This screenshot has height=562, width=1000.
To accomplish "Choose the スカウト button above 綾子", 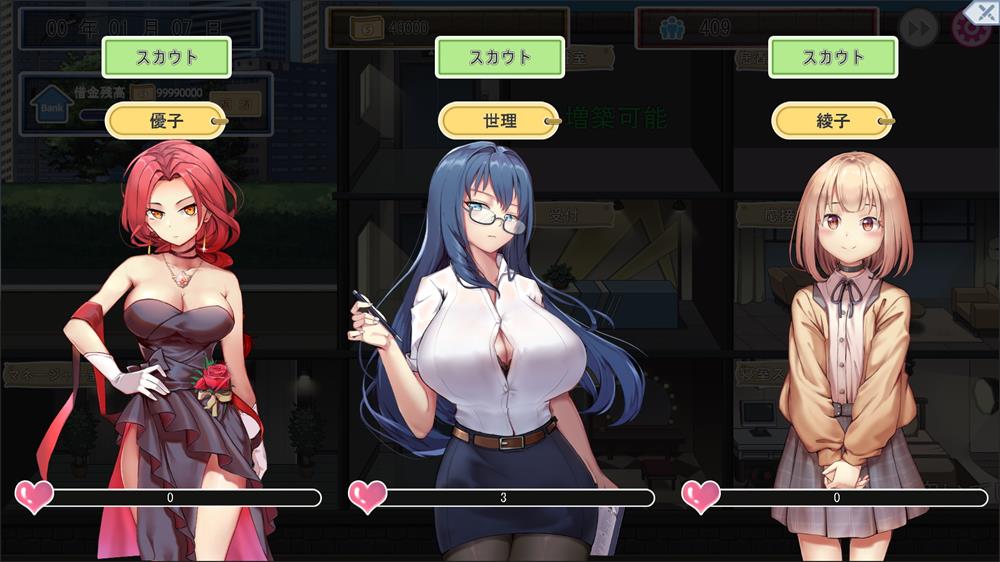I will [833, 58].
